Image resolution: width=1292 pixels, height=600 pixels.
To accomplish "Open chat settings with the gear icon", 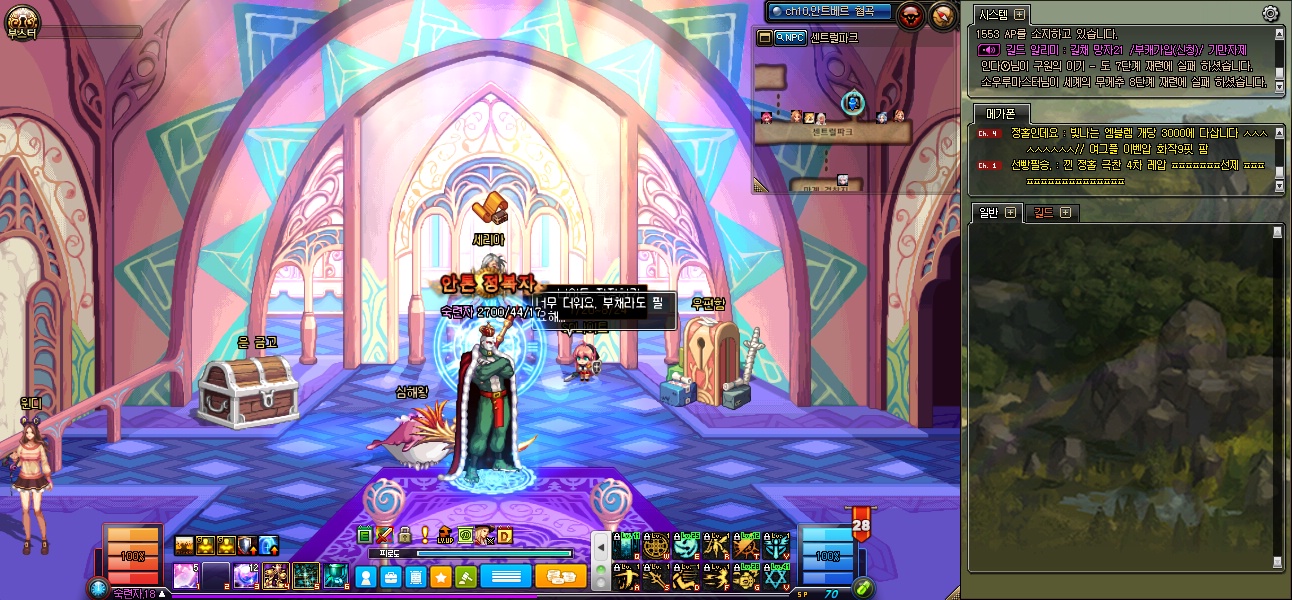I will click(1271, 13).
